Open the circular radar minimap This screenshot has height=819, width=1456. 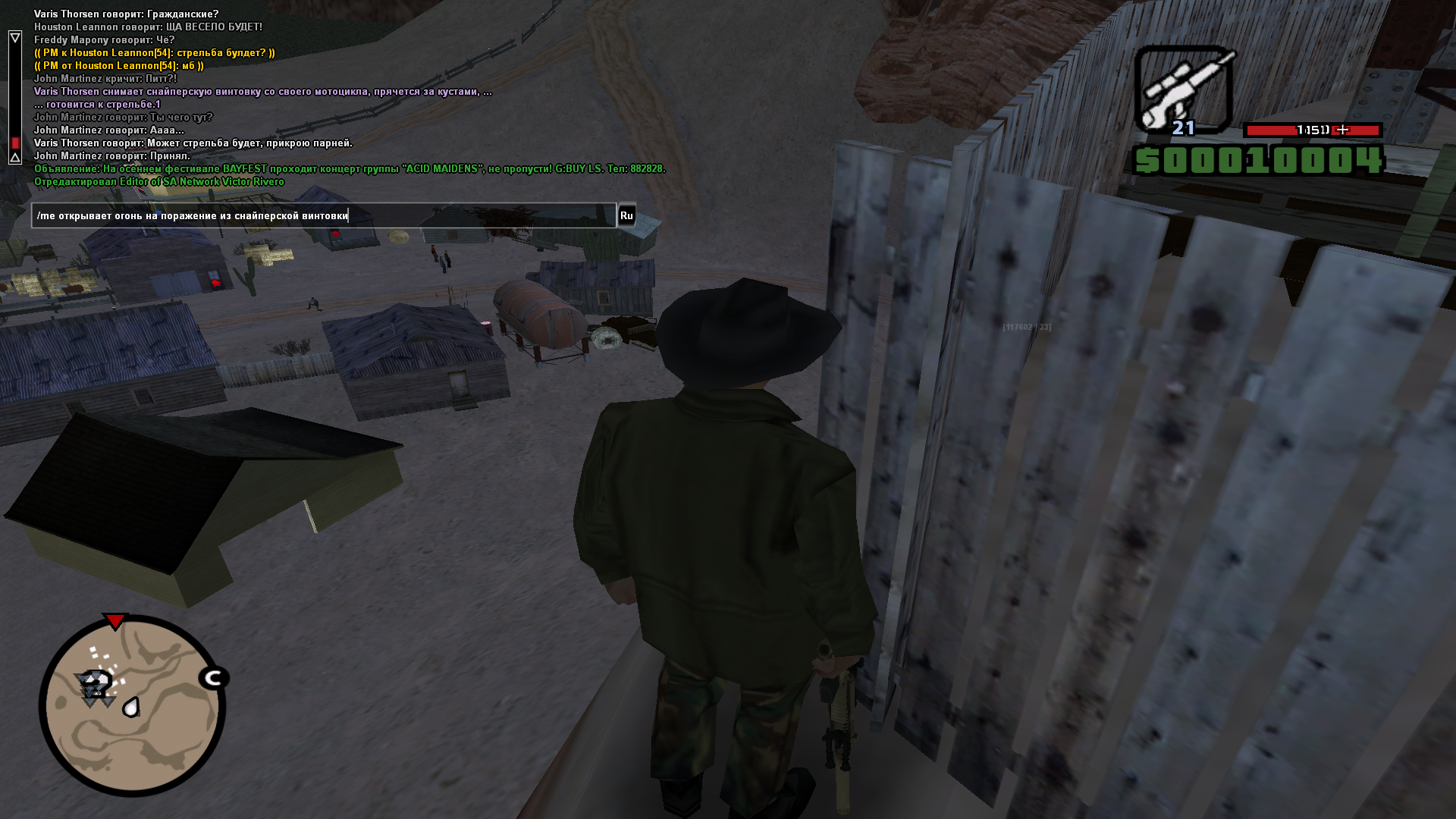coord(133,706)
